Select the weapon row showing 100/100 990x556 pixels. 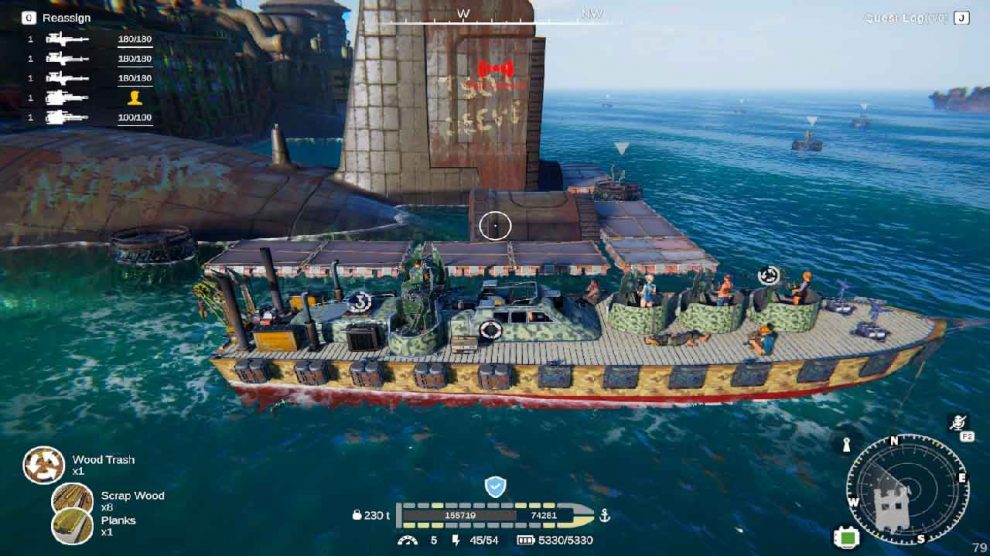tap(90, 118)
